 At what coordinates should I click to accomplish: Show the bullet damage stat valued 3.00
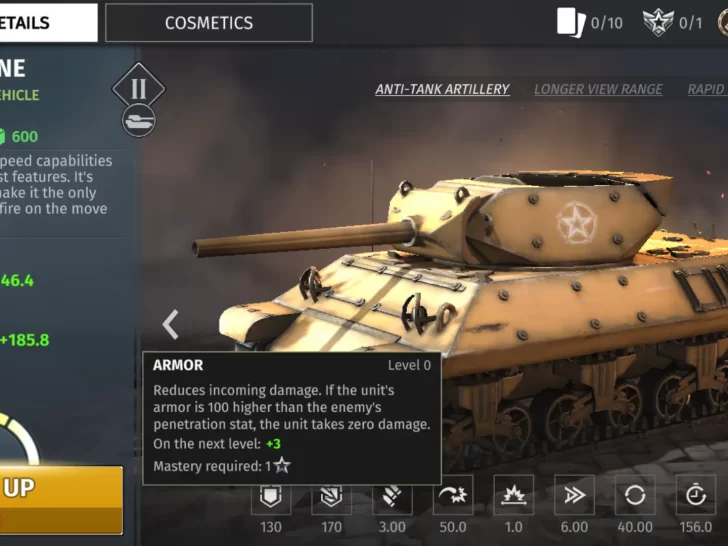click(392, 495)
